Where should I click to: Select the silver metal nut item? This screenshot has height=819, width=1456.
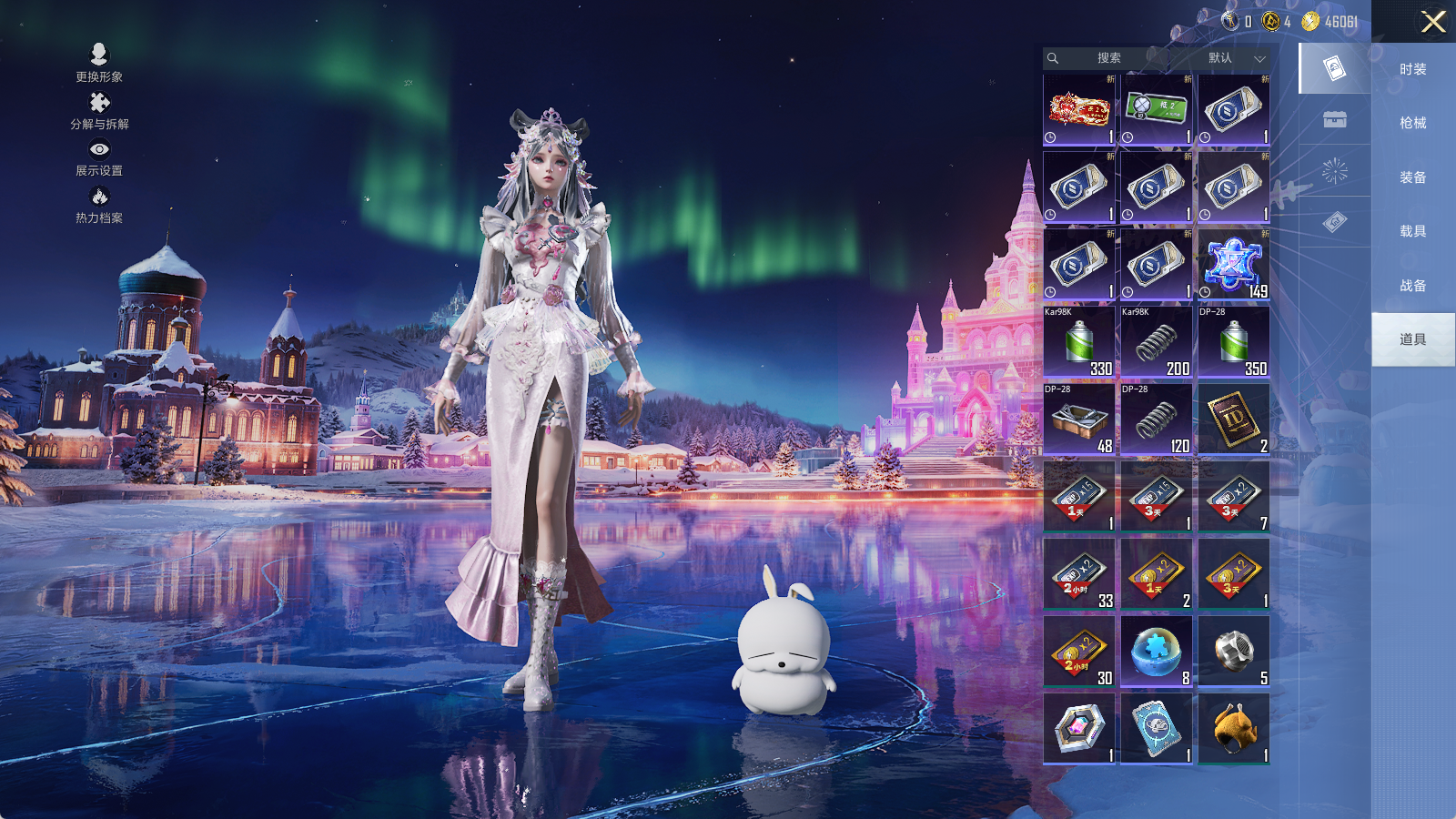pyautogui.click(x=1233, y=652)
